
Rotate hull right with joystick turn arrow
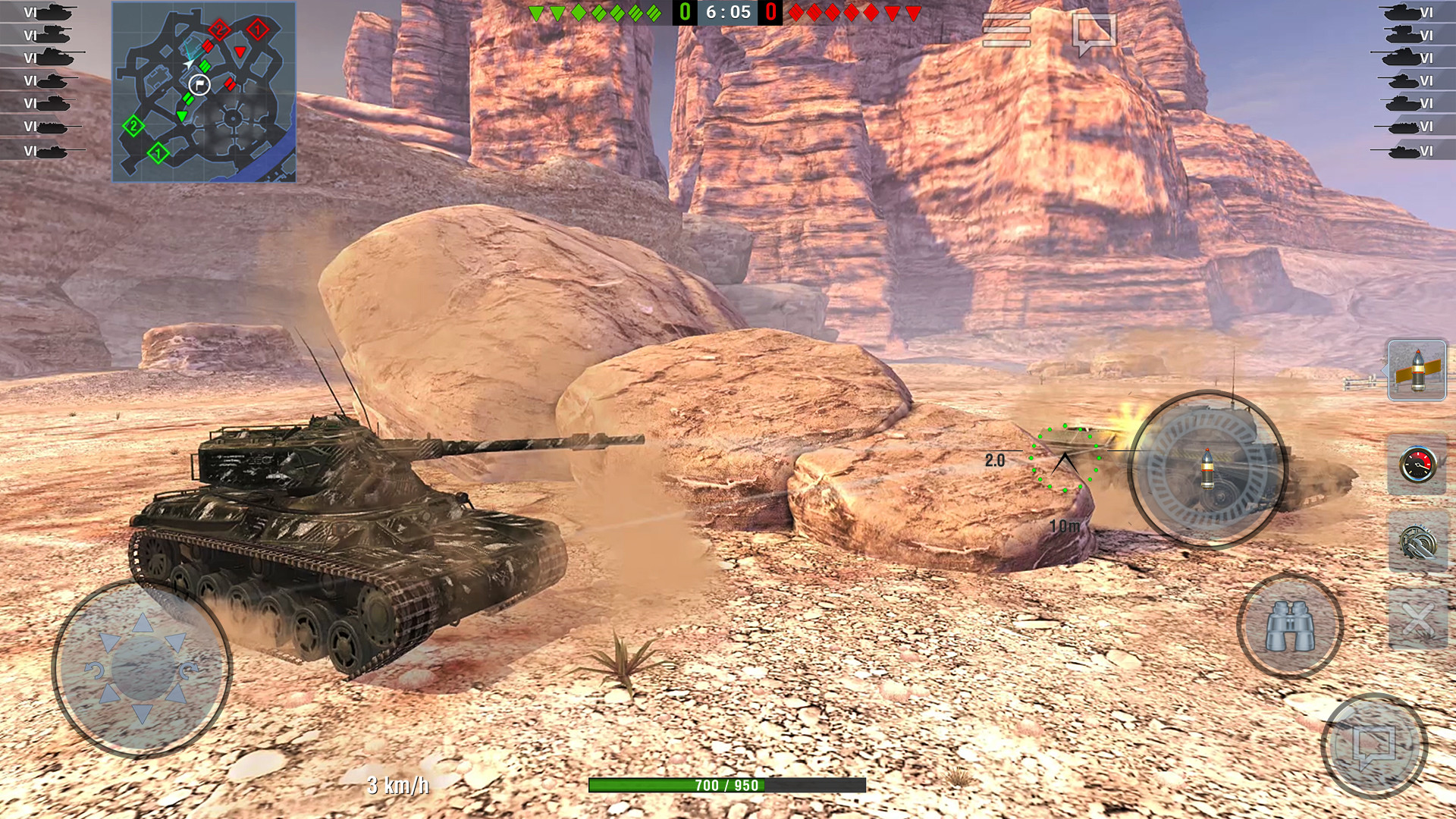[190, 670]
